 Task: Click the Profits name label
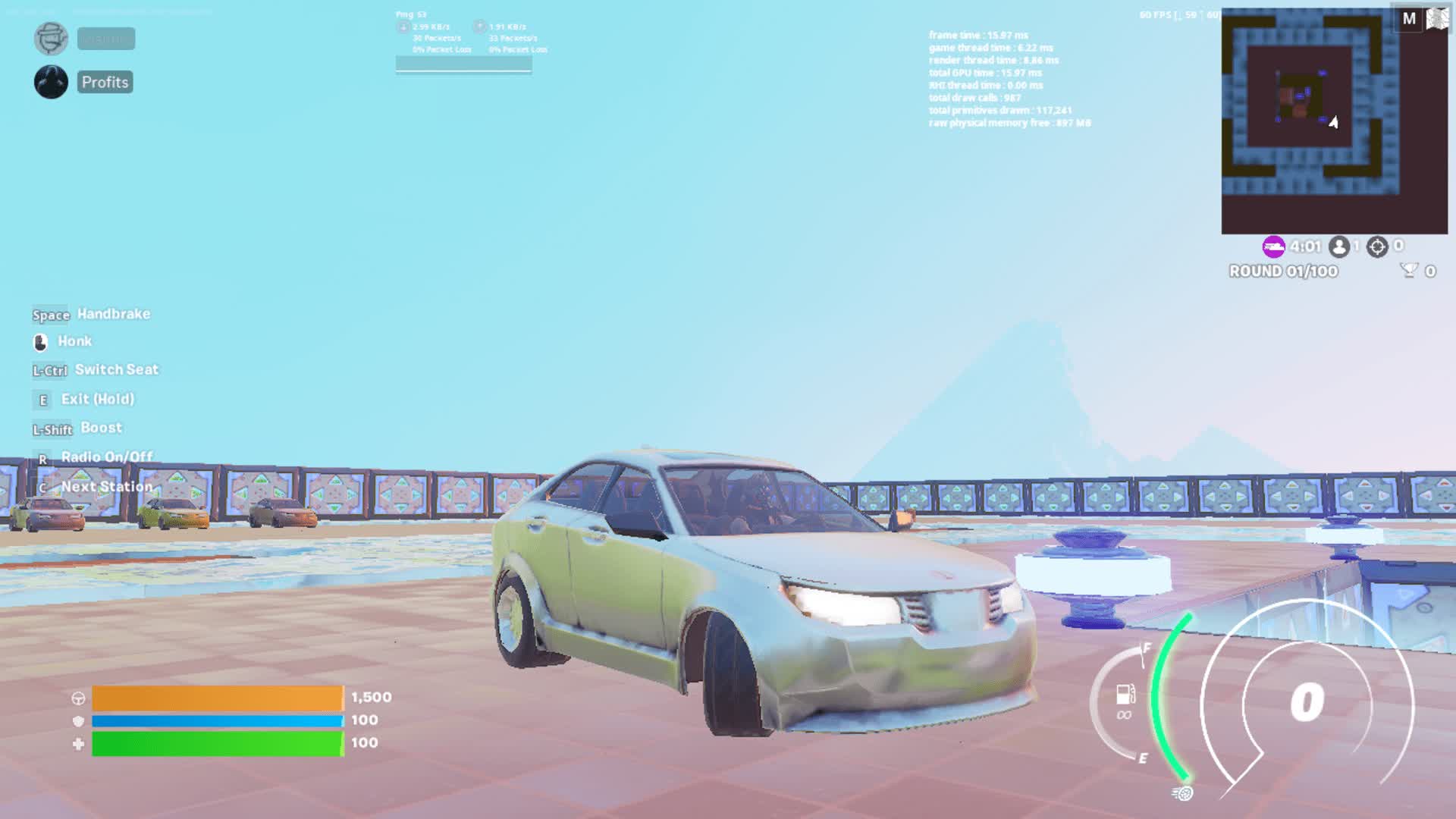pos(105,82)
